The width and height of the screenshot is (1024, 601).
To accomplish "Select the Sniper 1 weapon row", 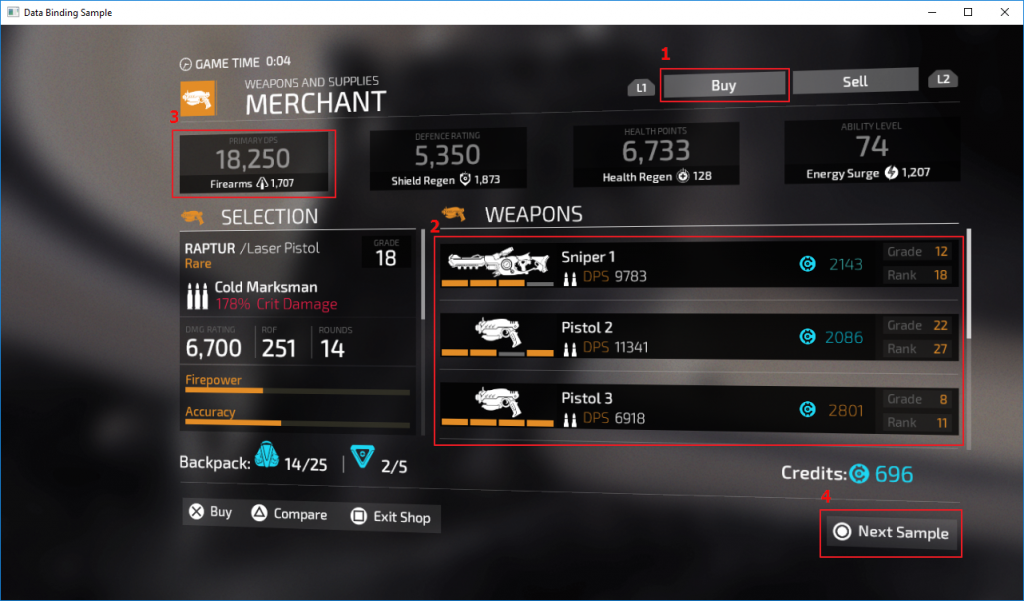I will coord(699,264).
